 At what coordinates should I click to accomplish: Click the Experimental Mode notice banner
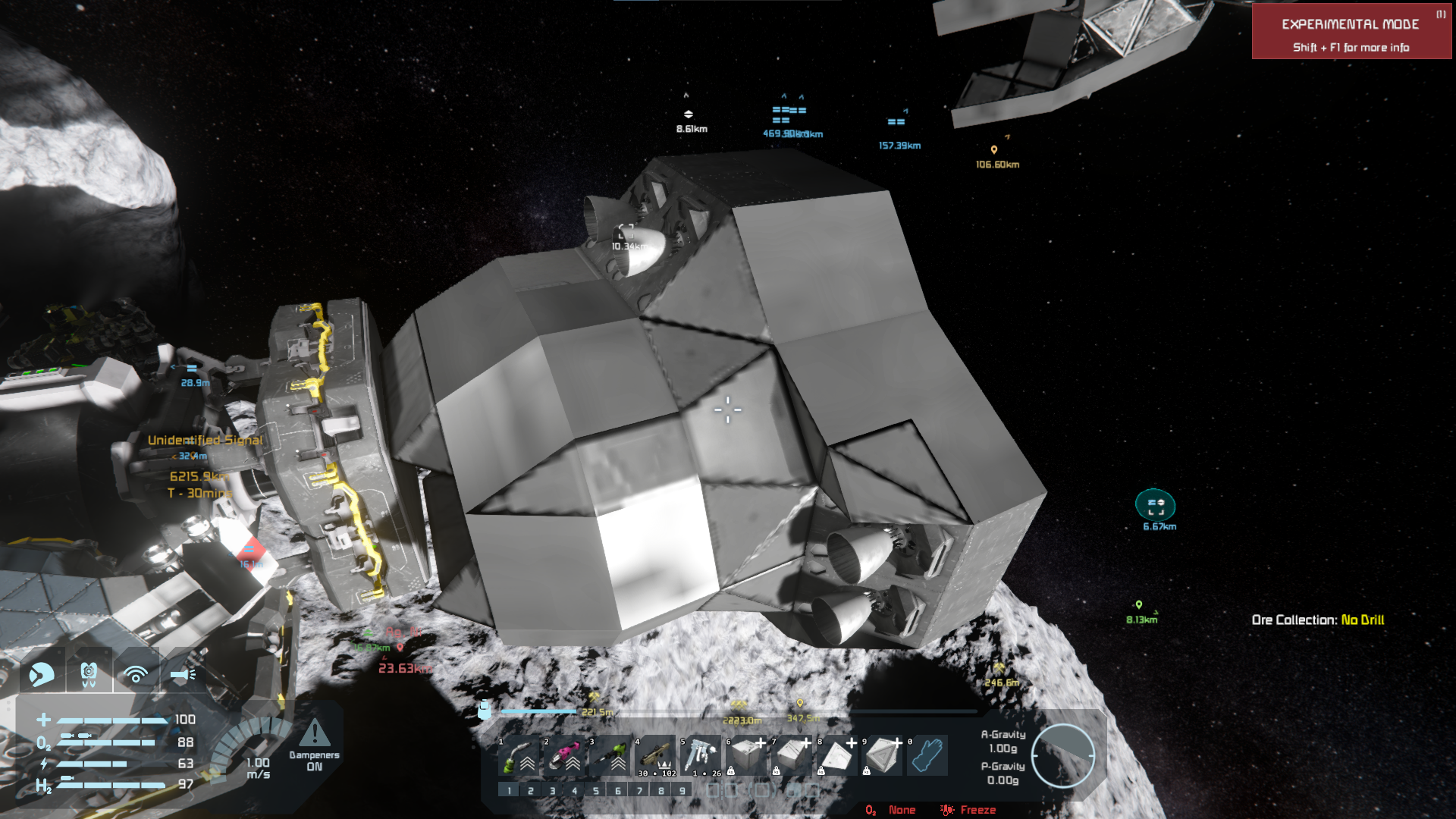pos(1351,32)
